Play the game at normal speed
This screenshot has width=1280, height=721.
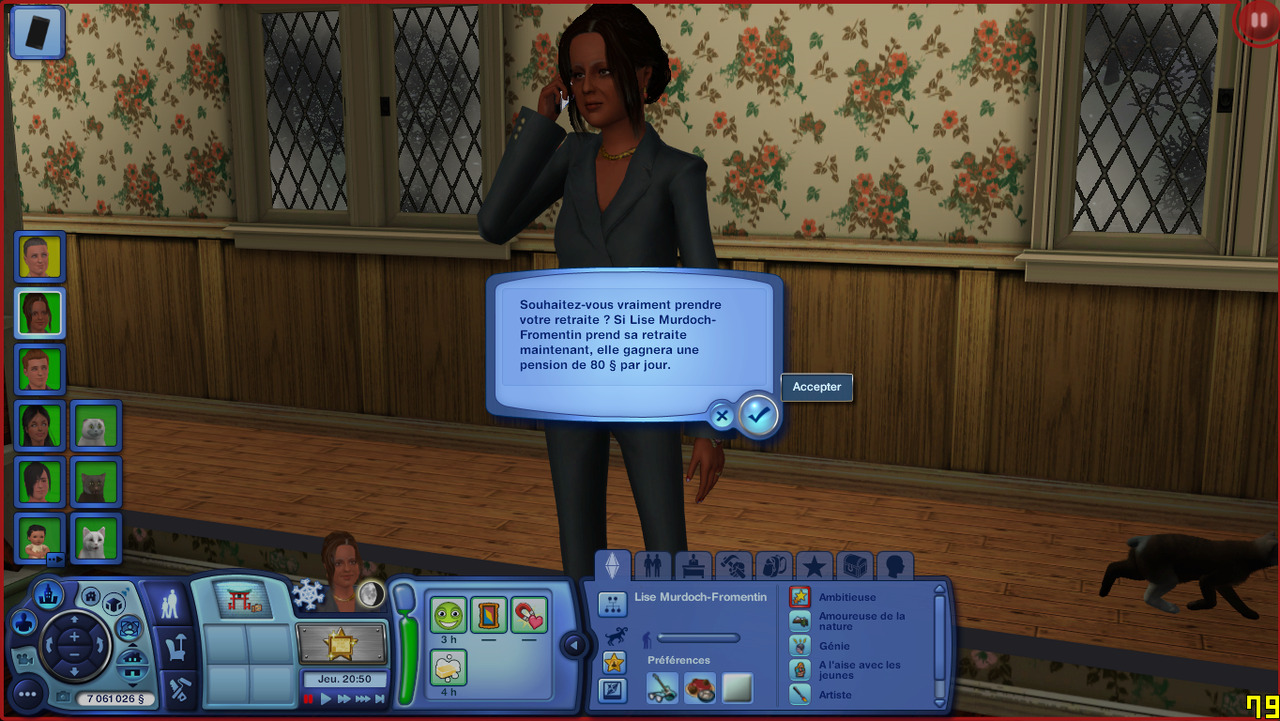pyautogui.click(x=326, y=699)
